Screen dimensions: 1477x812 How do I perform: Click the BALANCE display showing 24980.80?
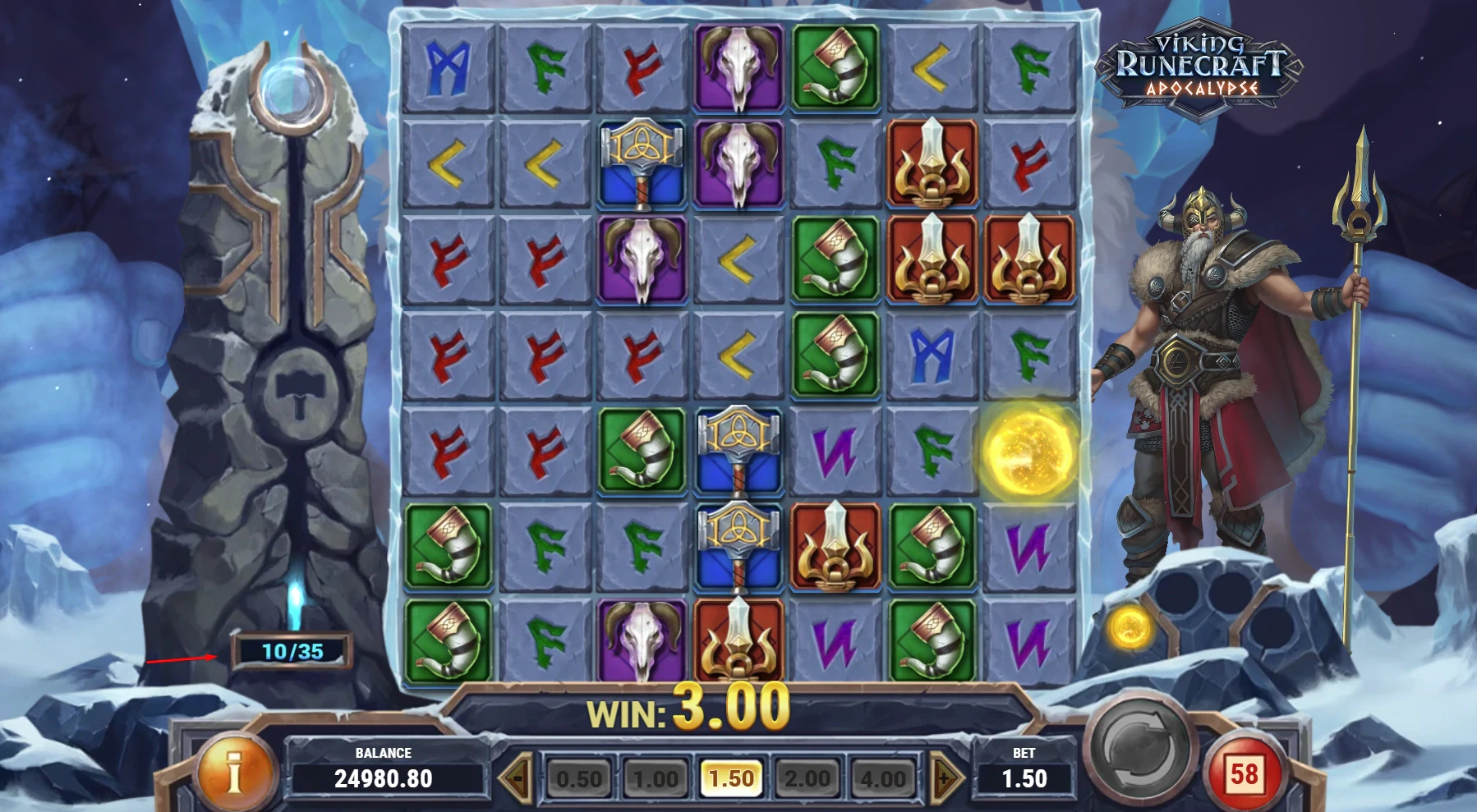[383, 773]
